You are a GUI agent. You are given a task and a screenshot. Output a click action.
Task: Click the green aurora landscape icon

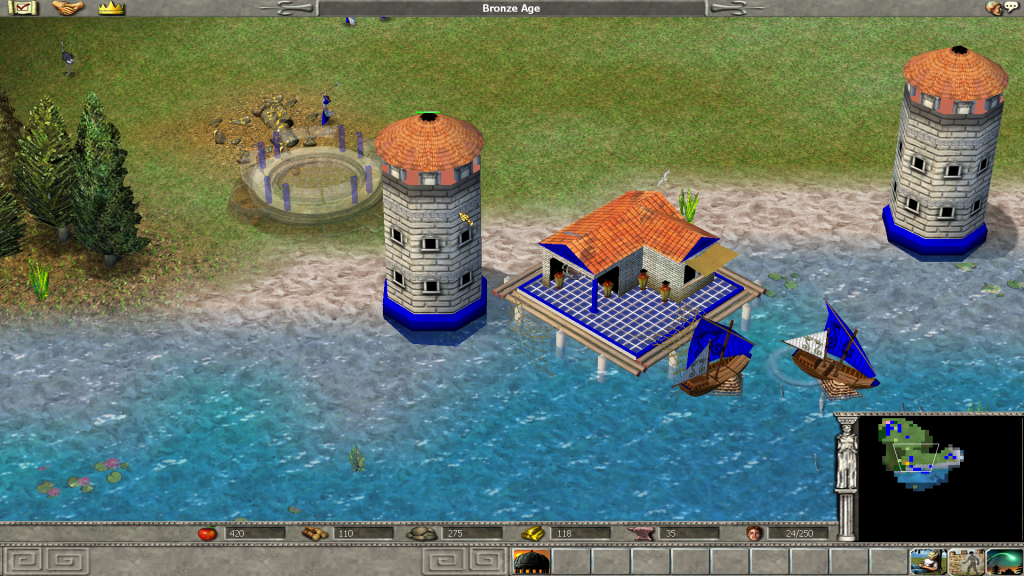(x=1004, y=561)
